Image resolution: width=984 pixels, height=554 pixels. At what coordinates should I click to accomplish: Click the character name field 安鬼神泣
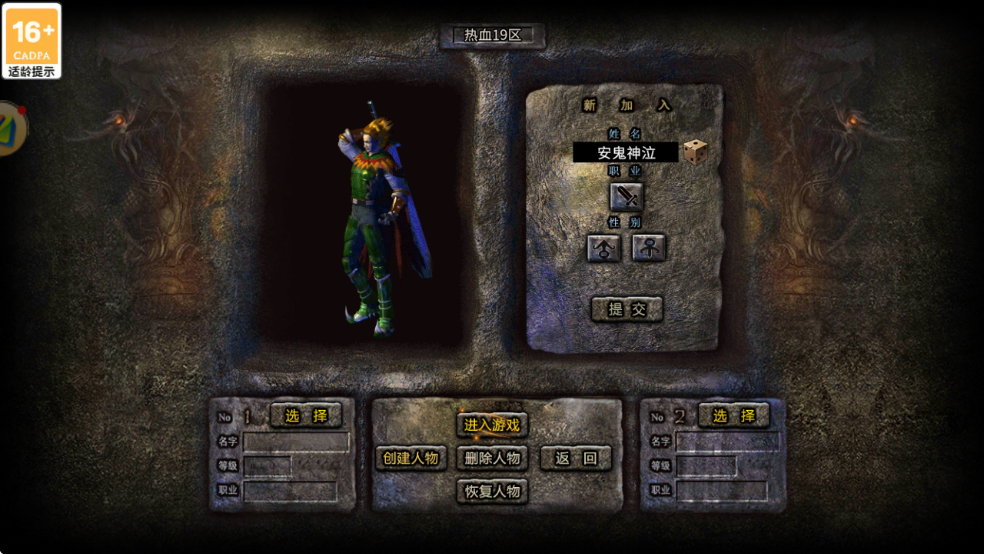pyautogui.click(x=626, y=152)
